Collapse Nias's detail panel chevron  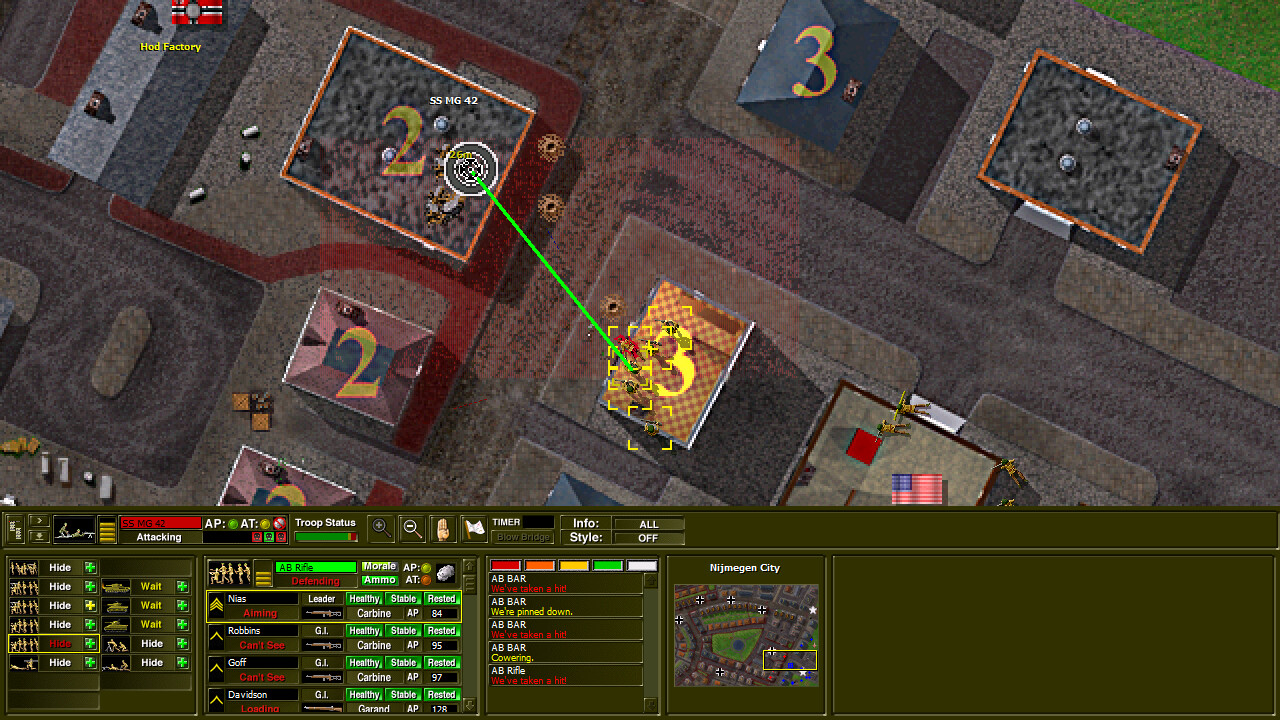point(215,605)
